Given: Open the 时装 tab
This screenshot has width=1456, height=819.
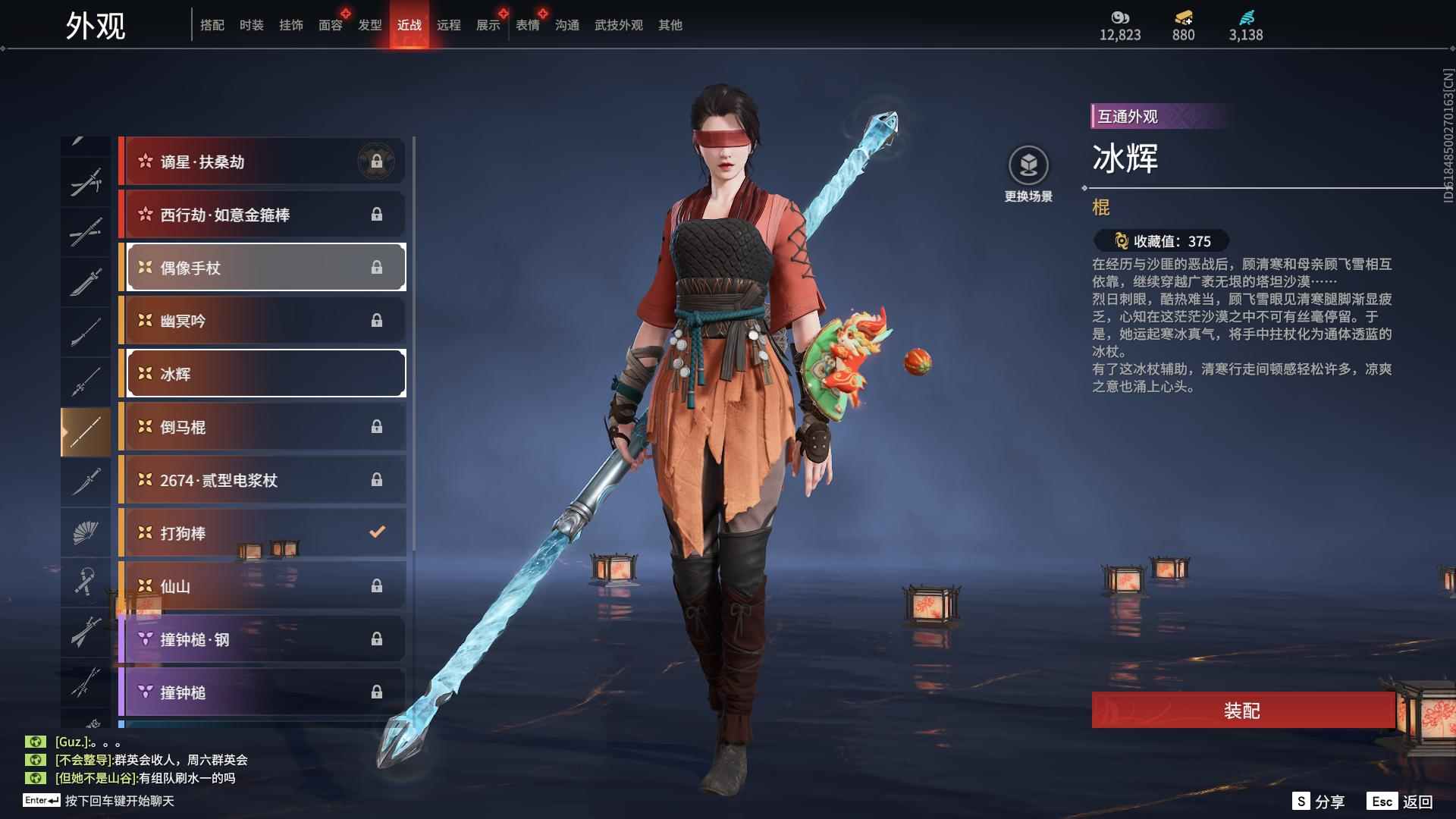Looking at the screenshot, I should click(253, 24).
